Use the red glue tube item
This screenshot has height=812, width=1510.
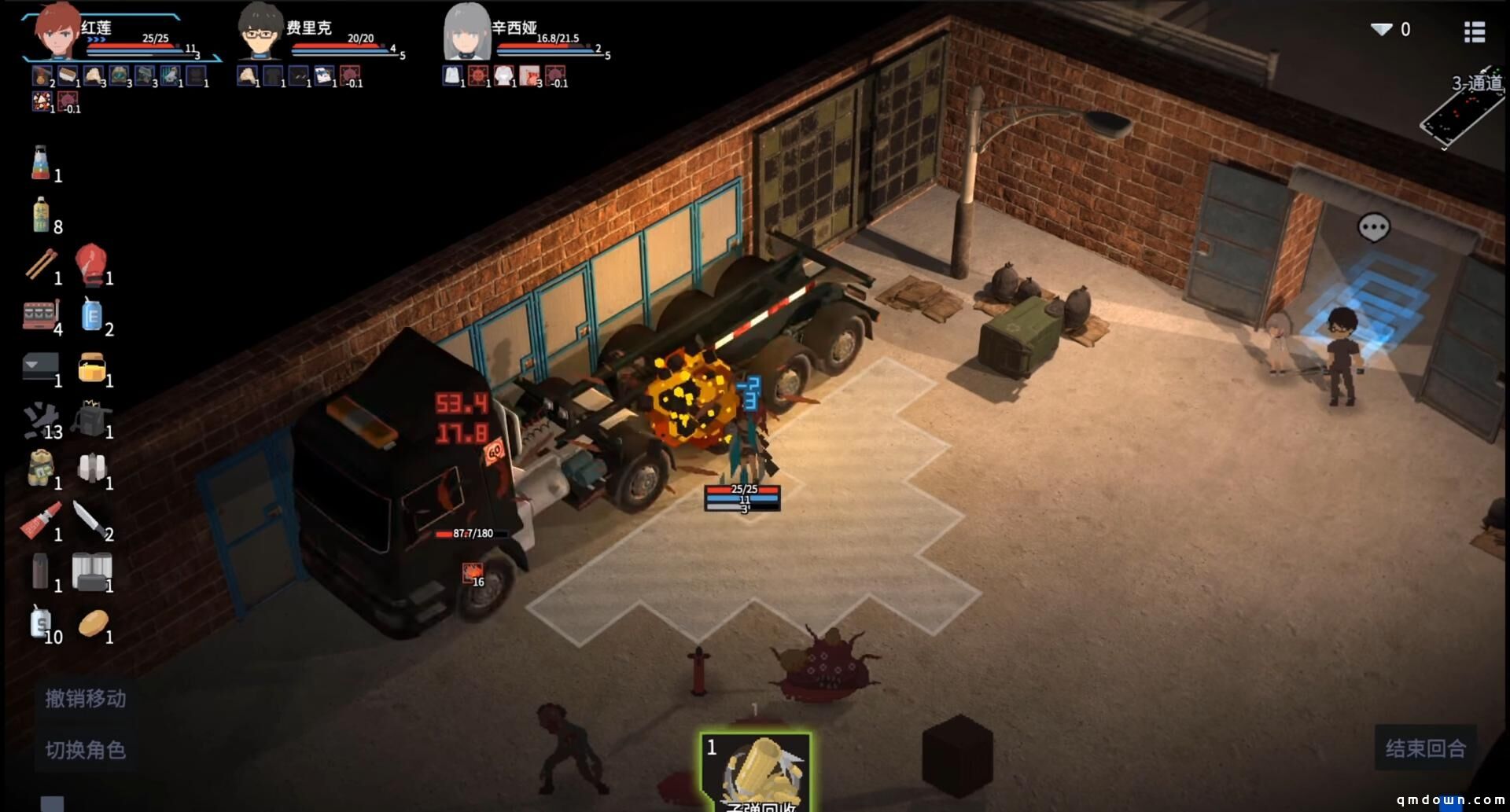tap(40, 520)
